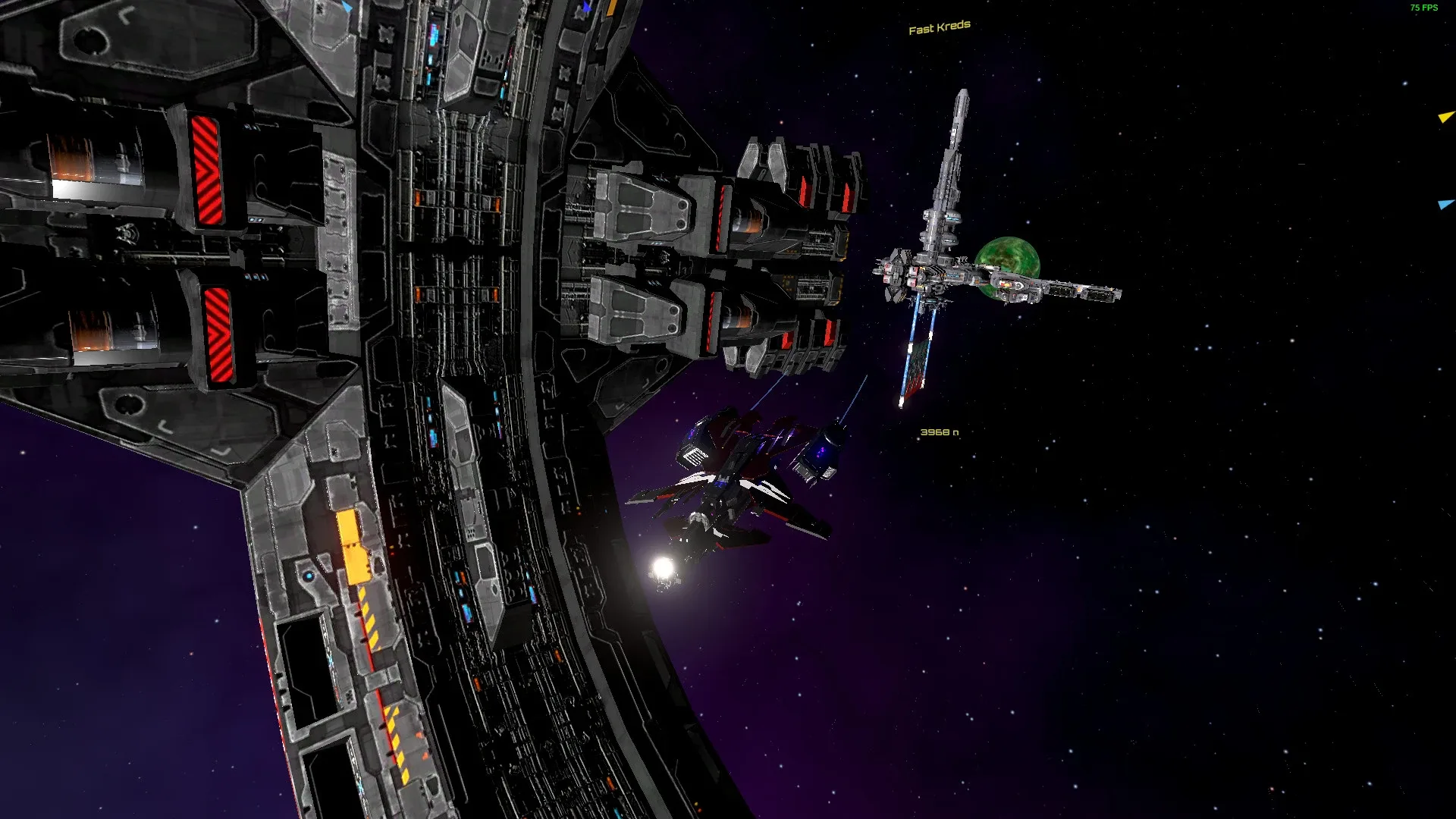Click the yellow off-screen target arrow
This screenshot has width=1456, height=819.
click(1446, 117)
